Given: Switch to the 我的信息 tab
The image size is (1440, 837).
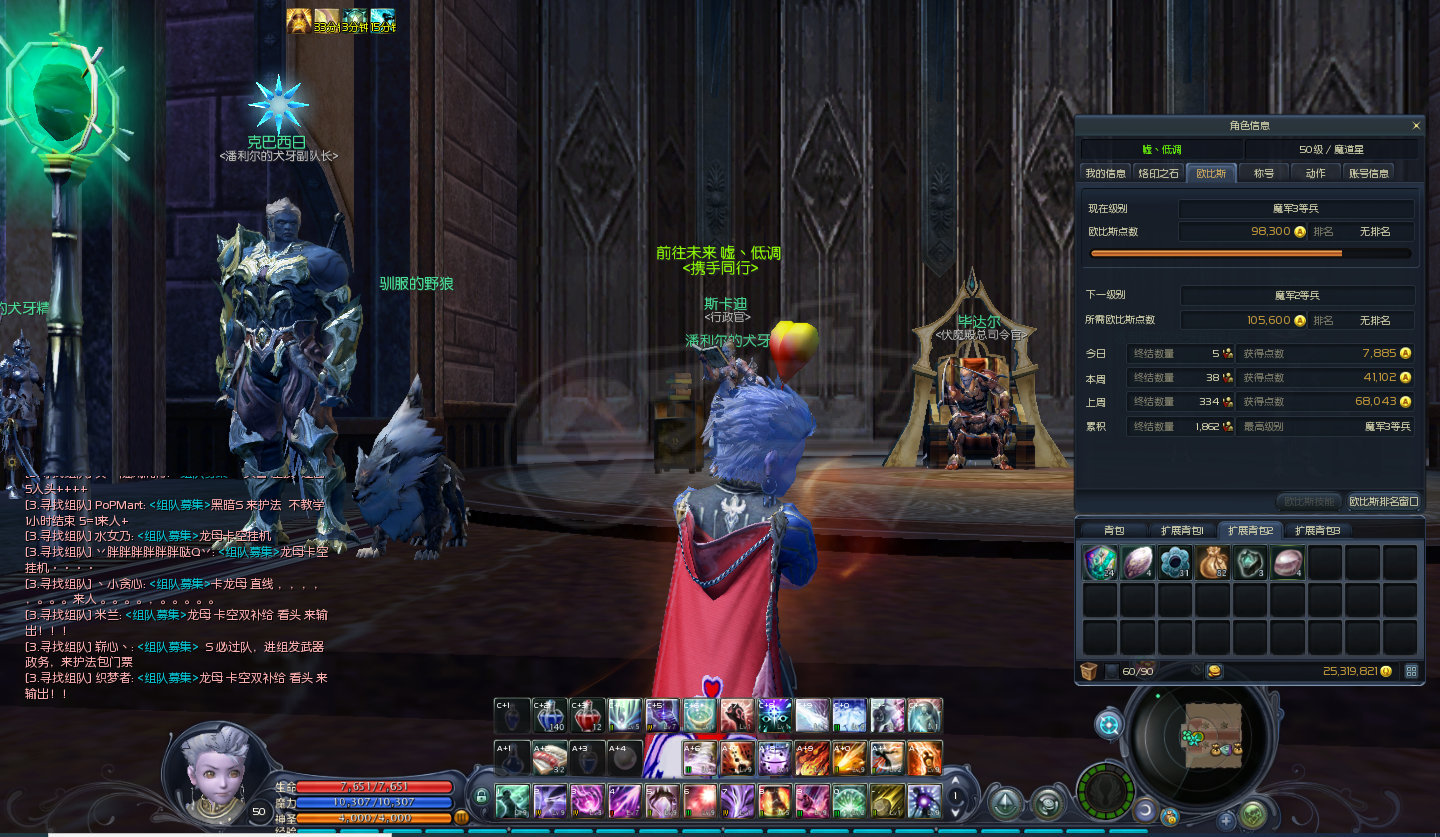Looking at the screenshot, I should (x=1105, y=173).
